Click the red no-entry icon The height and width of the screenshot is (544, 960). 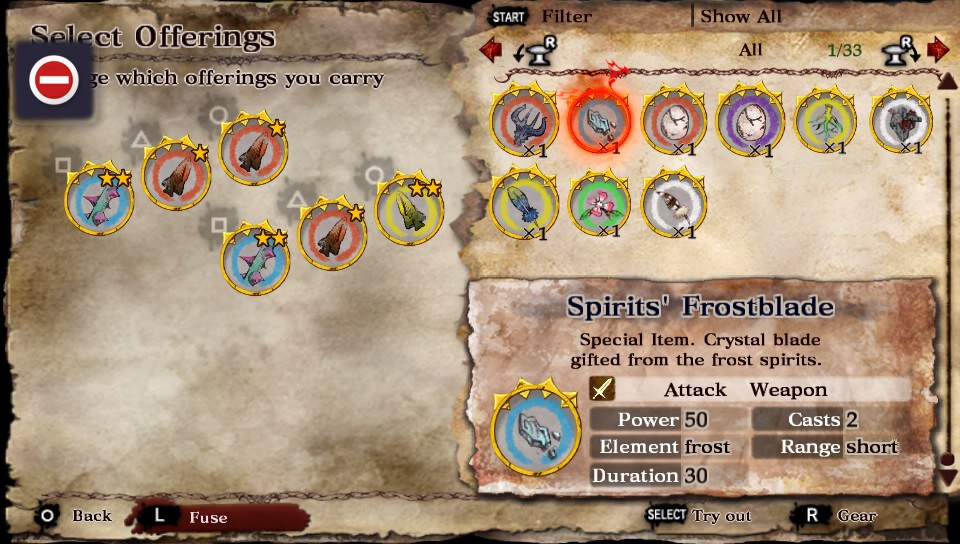tap(54, 80)
